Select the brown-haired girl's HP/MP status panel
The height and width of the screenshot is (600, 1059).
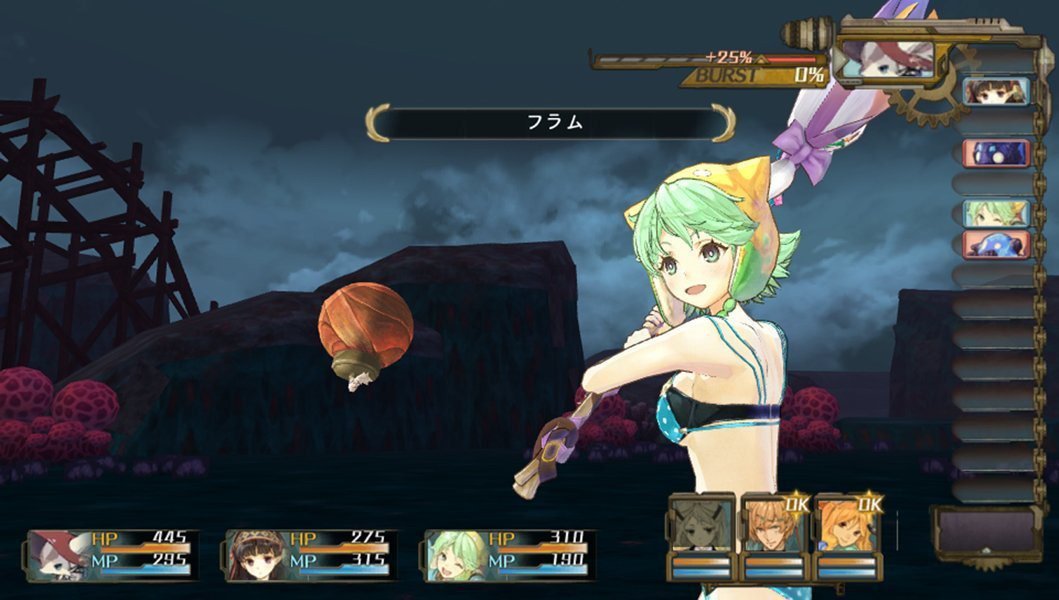(311, 555)
